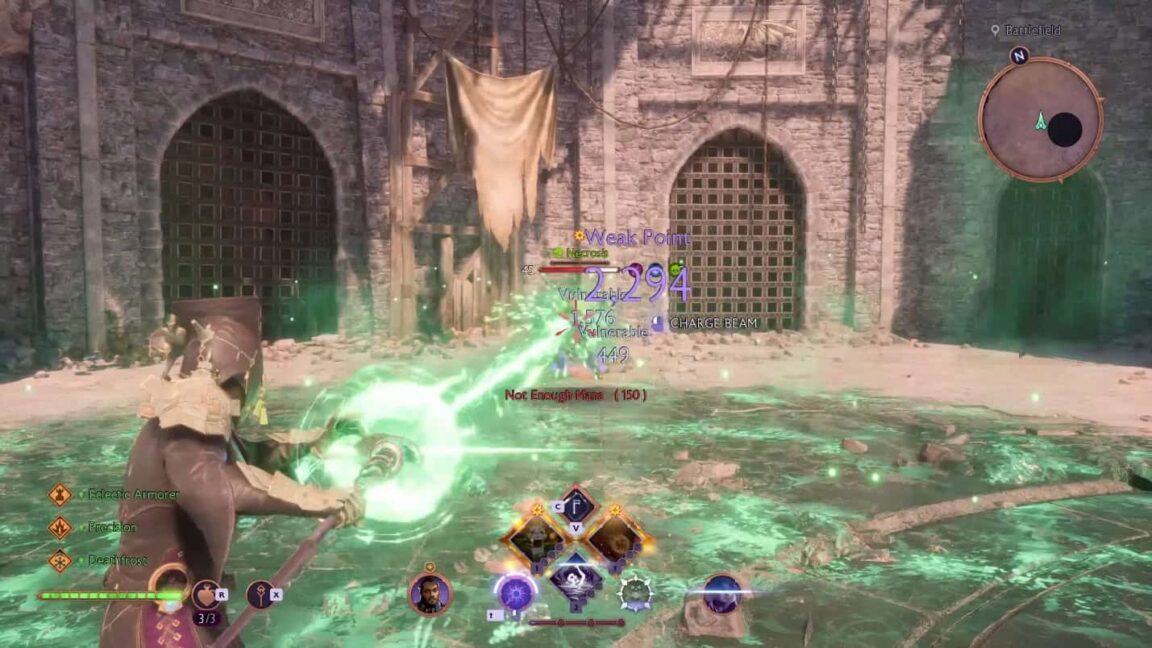Click the bearded companion portrait
The width and height of the screenshot is (1152, 648).
(x=429, y=593)
